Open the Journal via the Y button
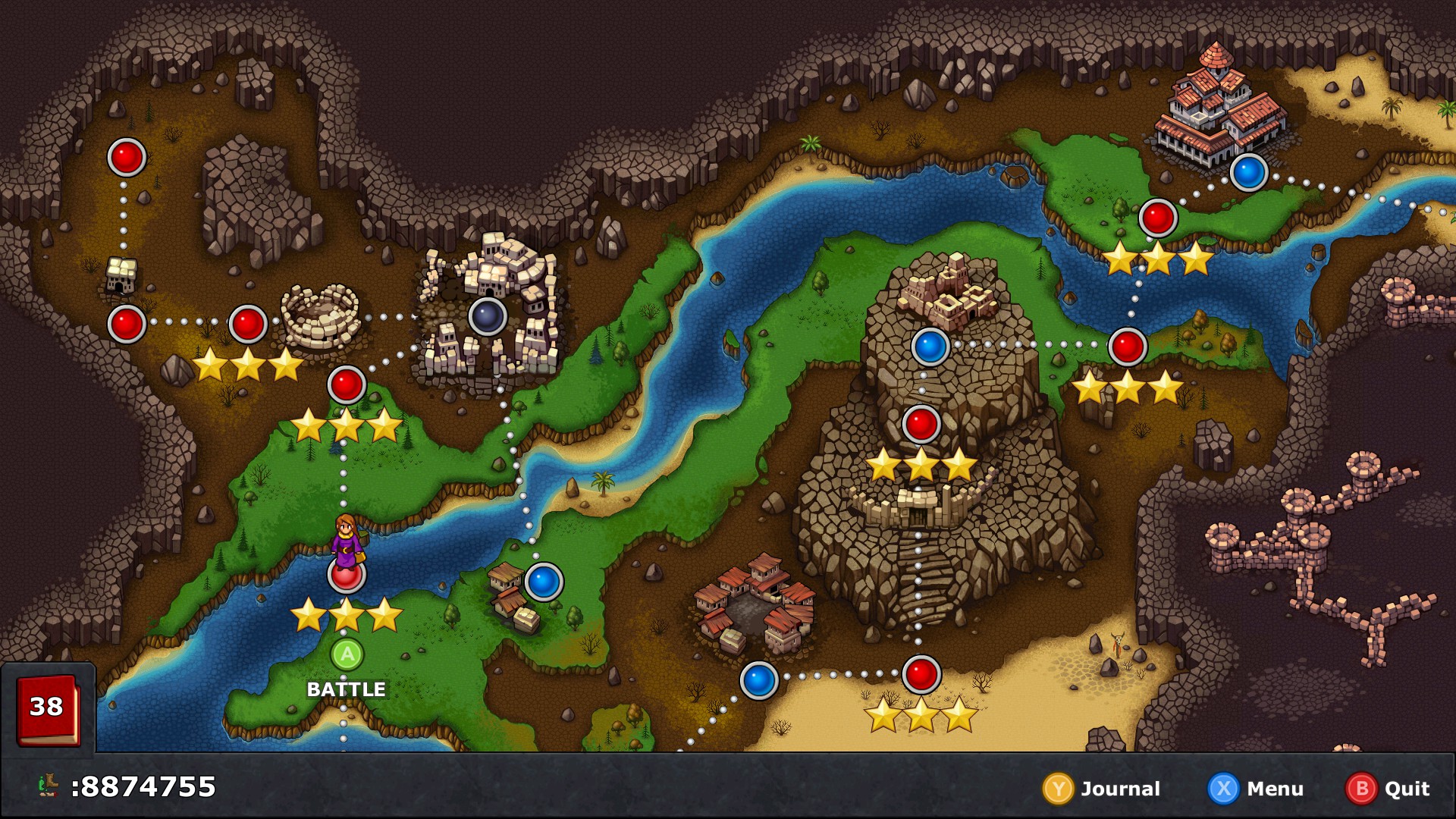1456x819 pixels. [x=1060, y=789]
